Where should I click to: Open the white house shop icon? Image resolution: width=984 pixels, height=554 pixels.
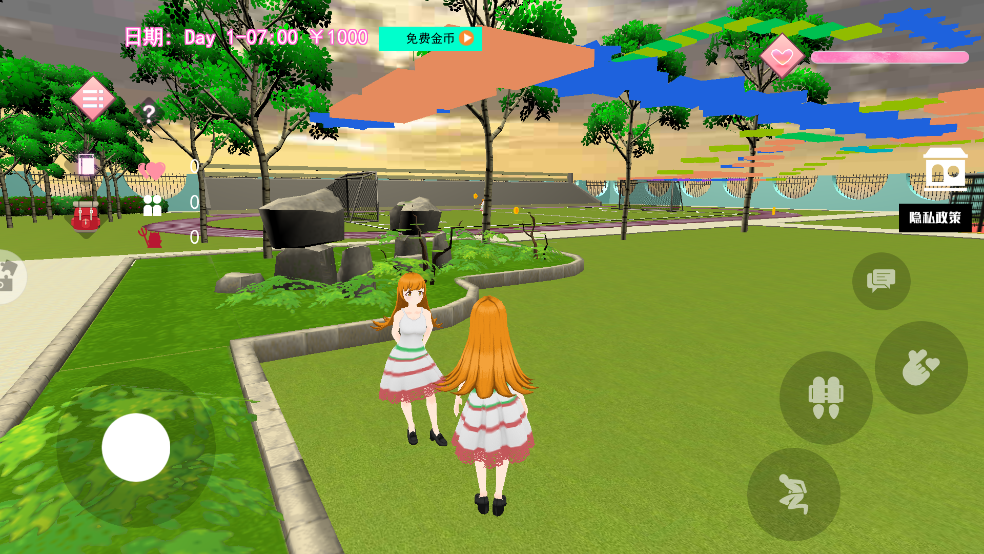coord(945,170)
